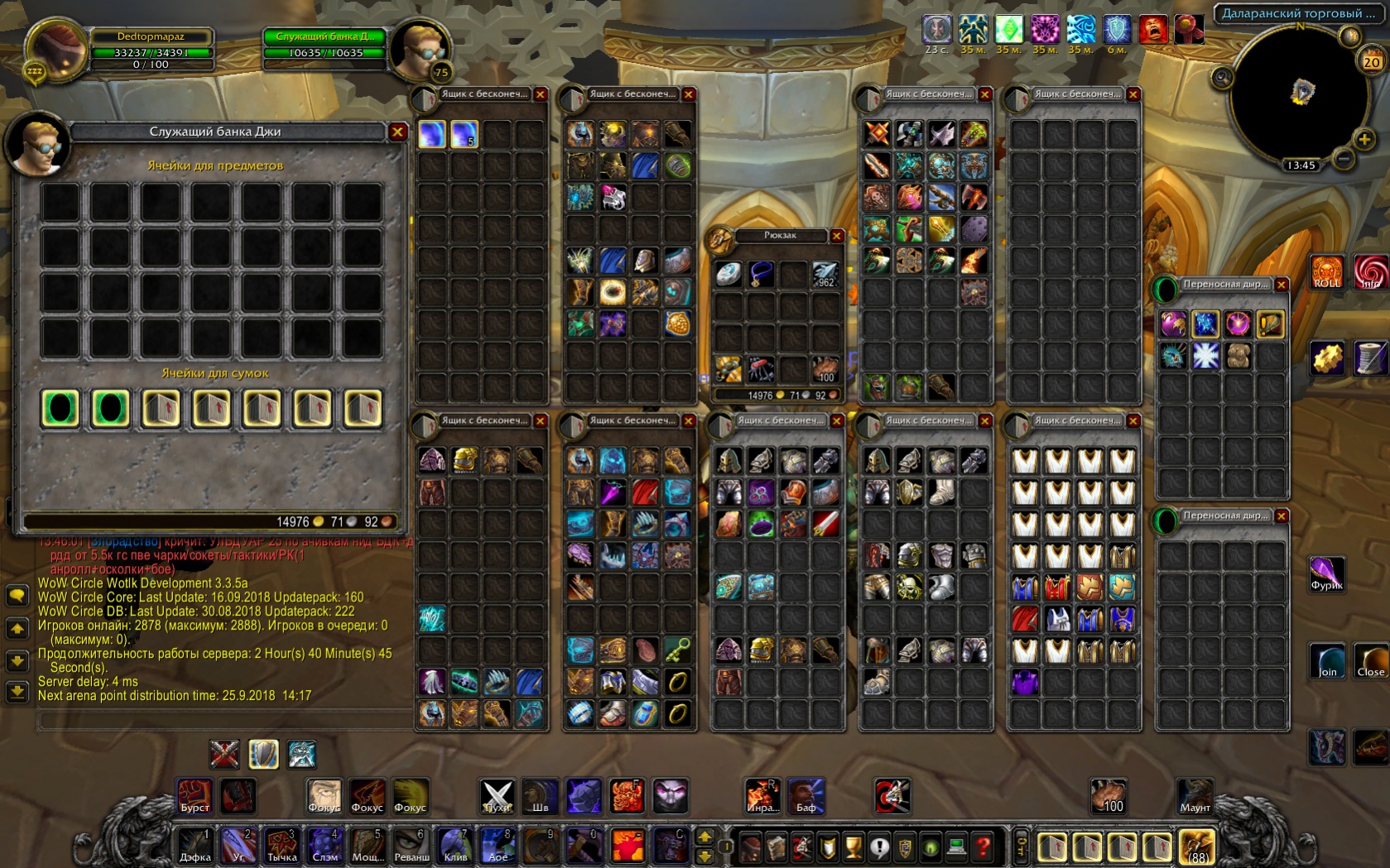Switch to the shield defensive stance
This screenshot has height=868, width=1390.
(x=263, y=754)
